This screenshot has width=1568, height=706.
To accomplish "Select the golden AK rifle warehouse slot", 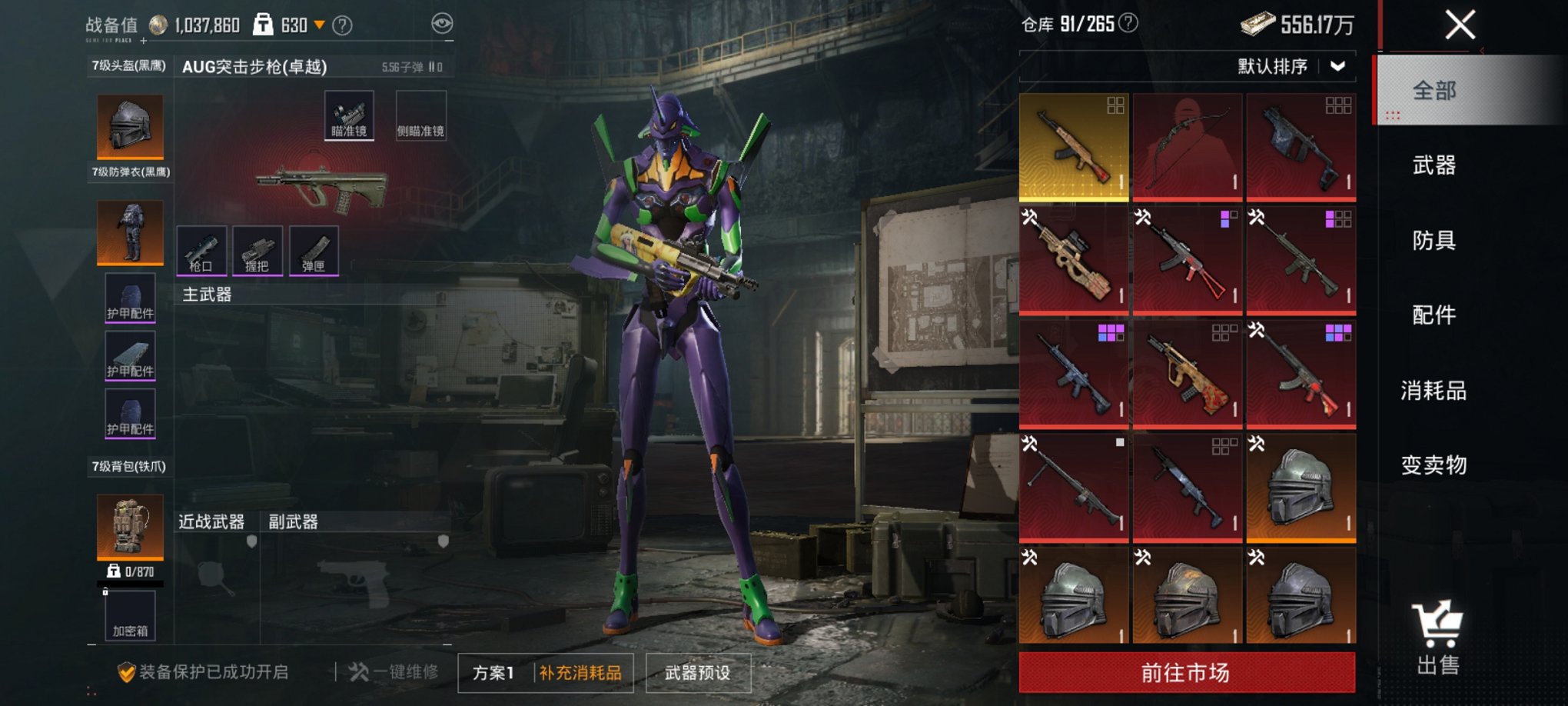I will coord(1074,146).
